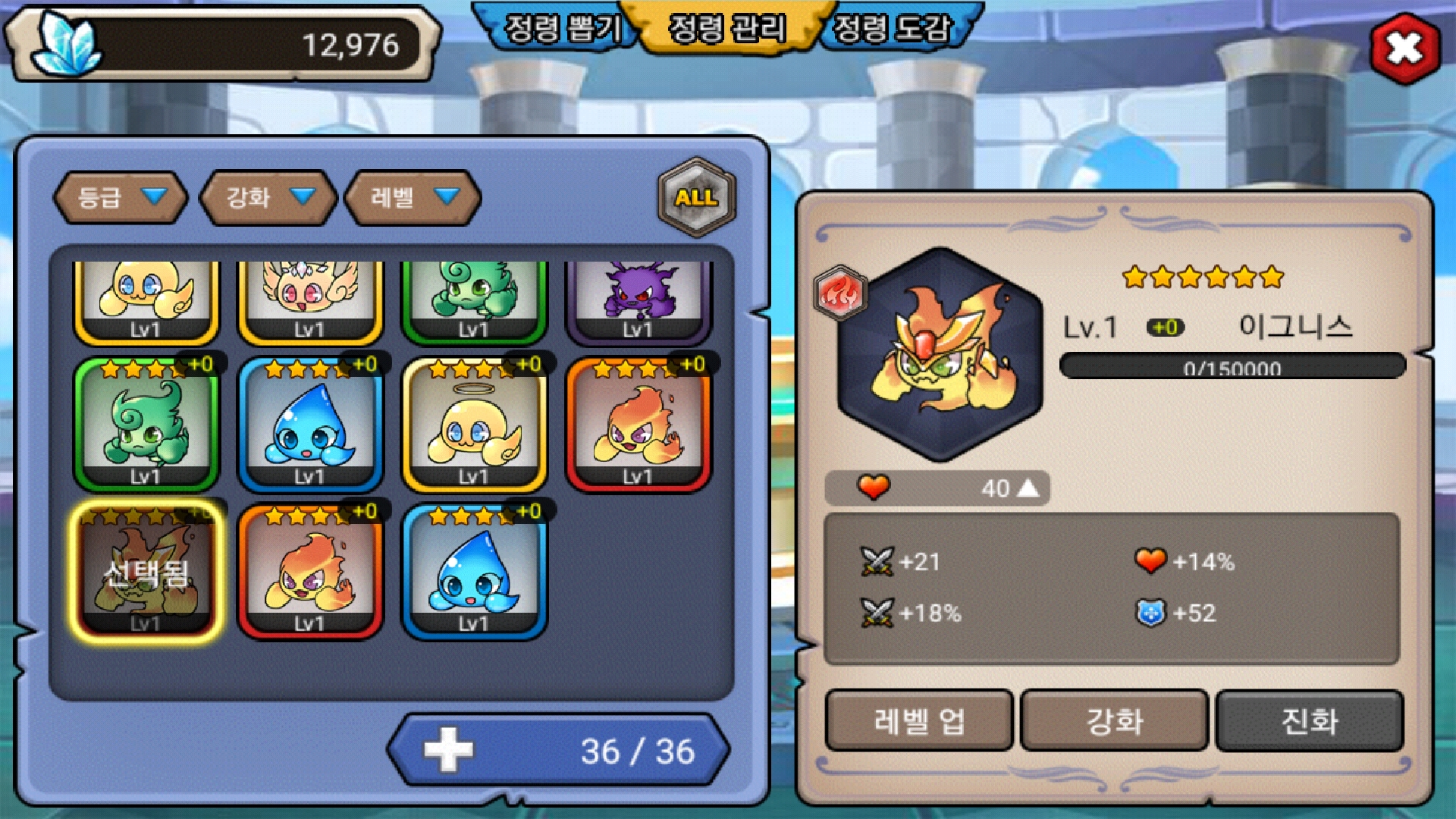Close the spirit management screen
This screenshot has width=1456, height=819.
coord(1404,49)
